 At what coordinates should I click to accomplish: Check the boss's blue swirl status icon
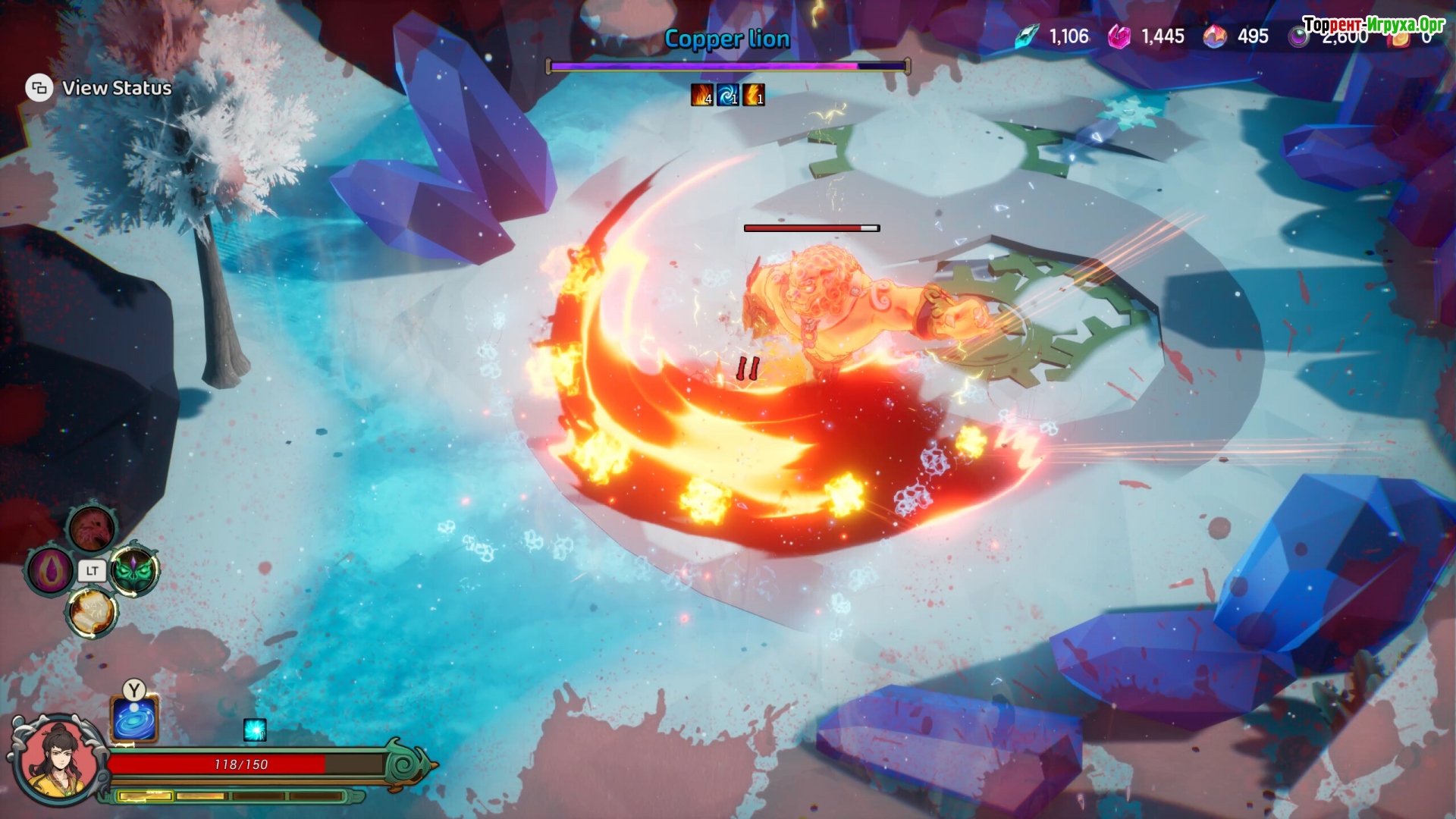727,95
